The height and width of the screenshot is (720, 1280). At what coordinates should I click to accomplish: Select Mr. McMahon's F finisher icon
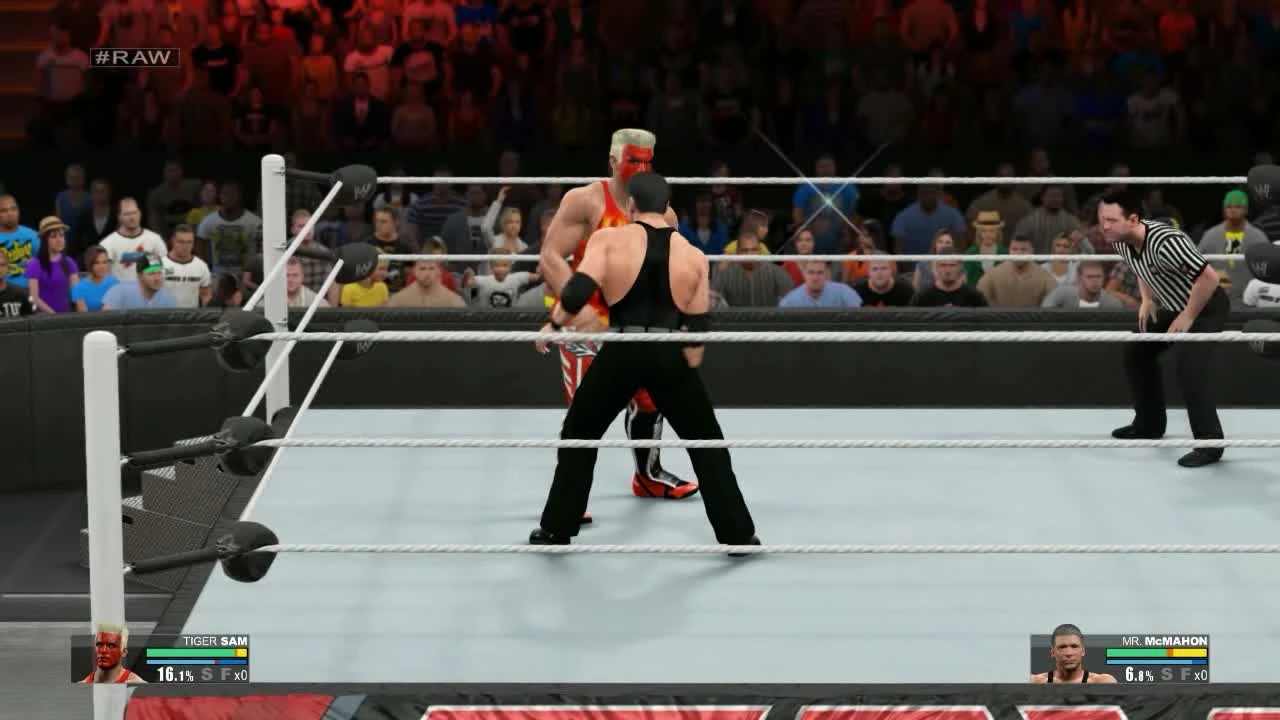point(1187,673)
